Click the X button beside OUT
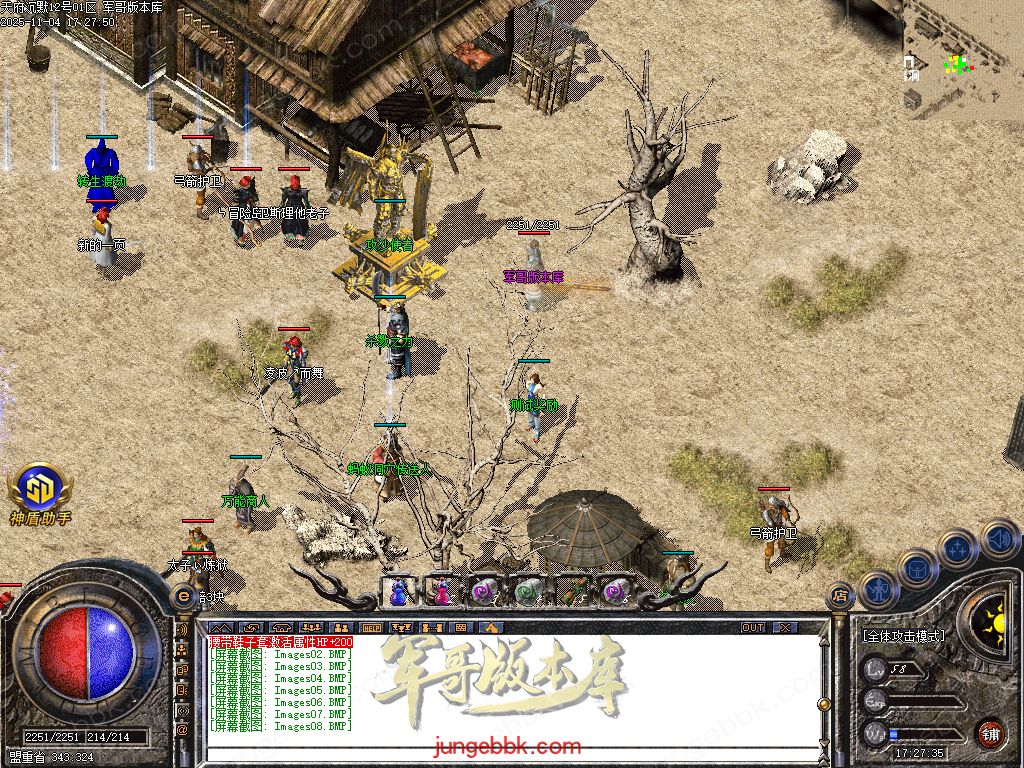Image resolution: width=1024 pixels, height=768 pixels. coord(785,628)
